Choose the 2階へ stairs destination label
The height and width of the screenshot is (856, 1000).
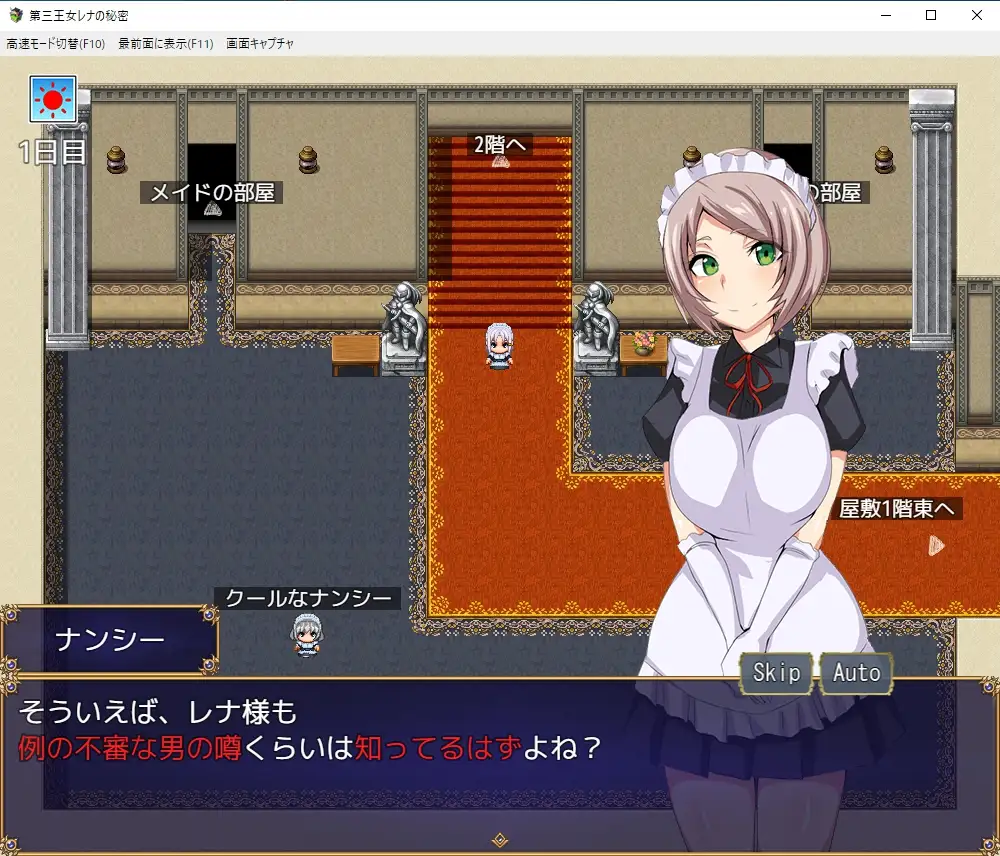pos(501,145)
